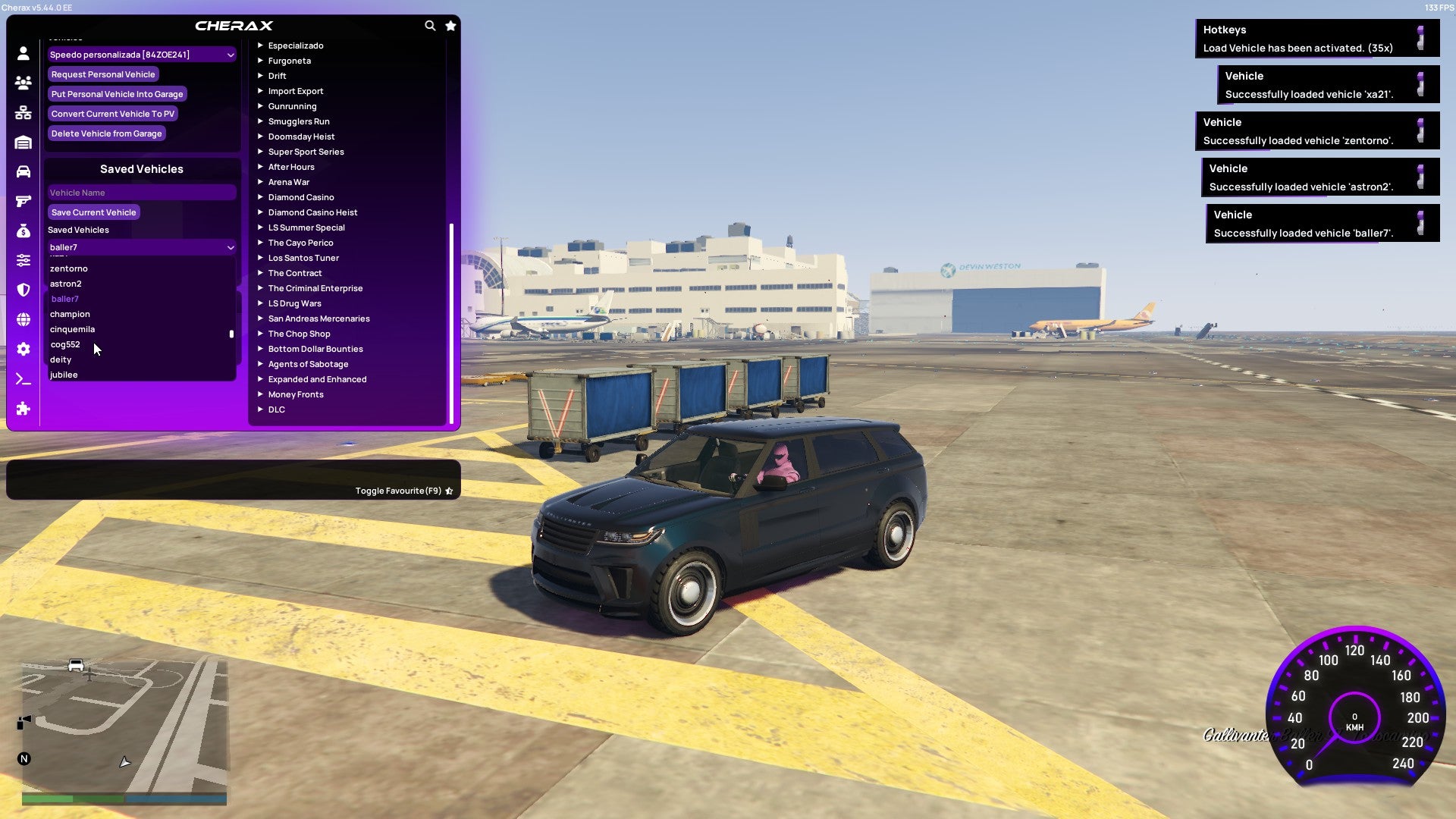Viewport: 1456px width, 819px height.
Task: Select the Players icon in sidebar
Action: (23, 83)
